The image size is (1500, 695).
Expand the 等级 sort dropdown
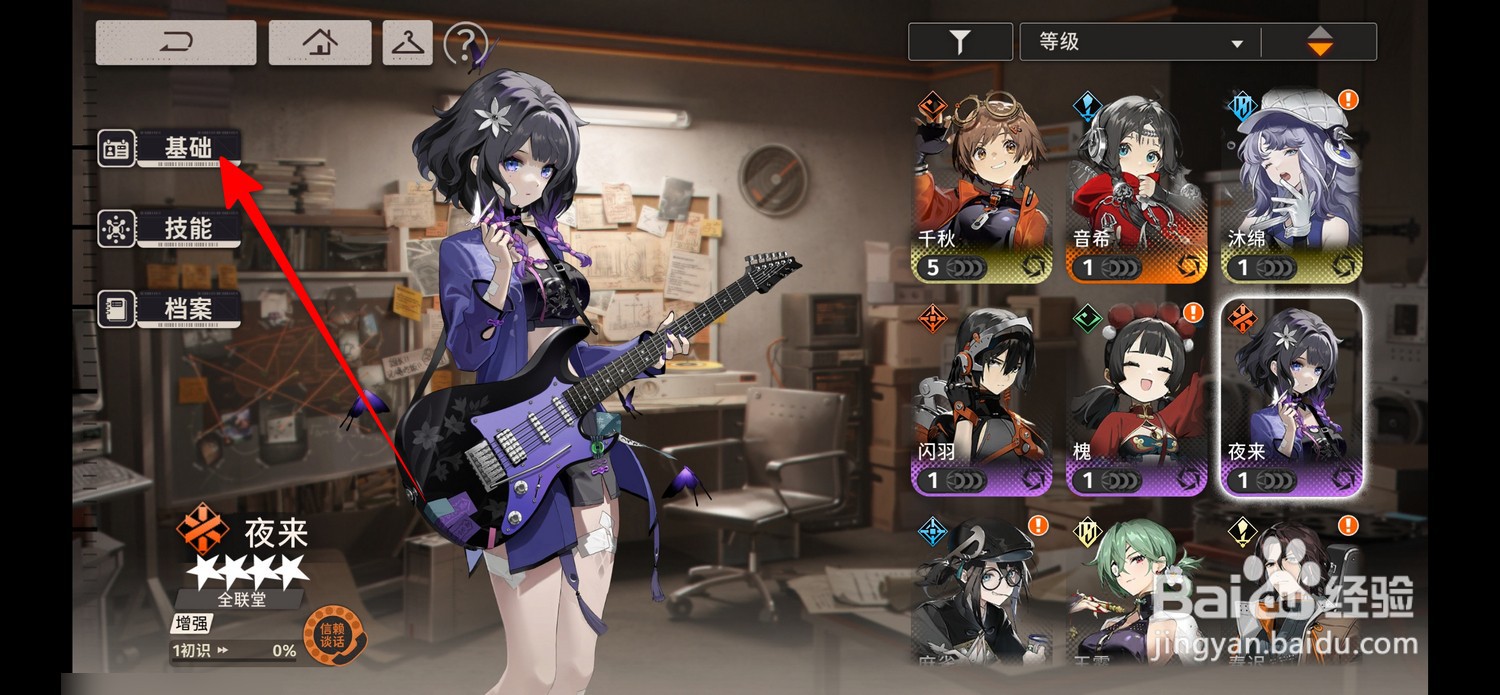click(x=1140, y=43)
